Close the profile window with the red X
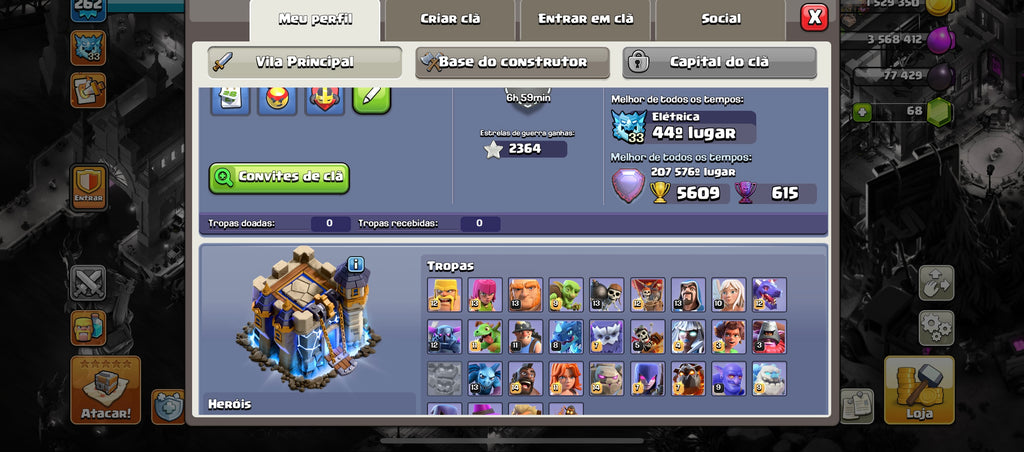Screen dimensions: 1024x452 (814, 17)
